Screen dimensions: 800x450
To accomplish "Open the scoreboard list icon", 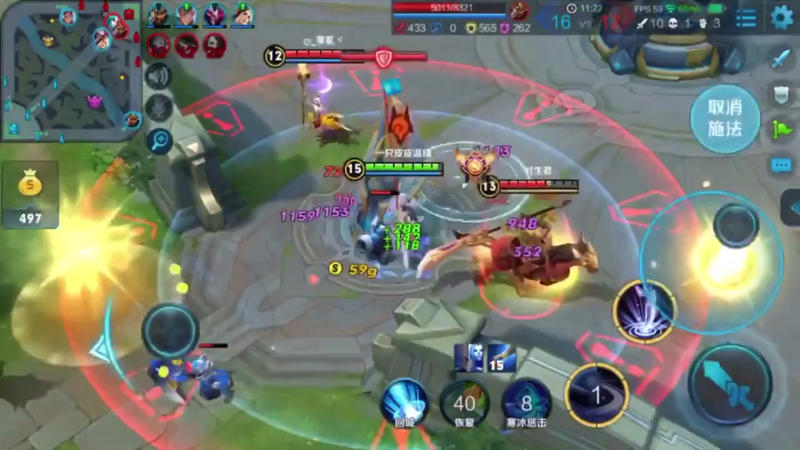I will [746, 18].
